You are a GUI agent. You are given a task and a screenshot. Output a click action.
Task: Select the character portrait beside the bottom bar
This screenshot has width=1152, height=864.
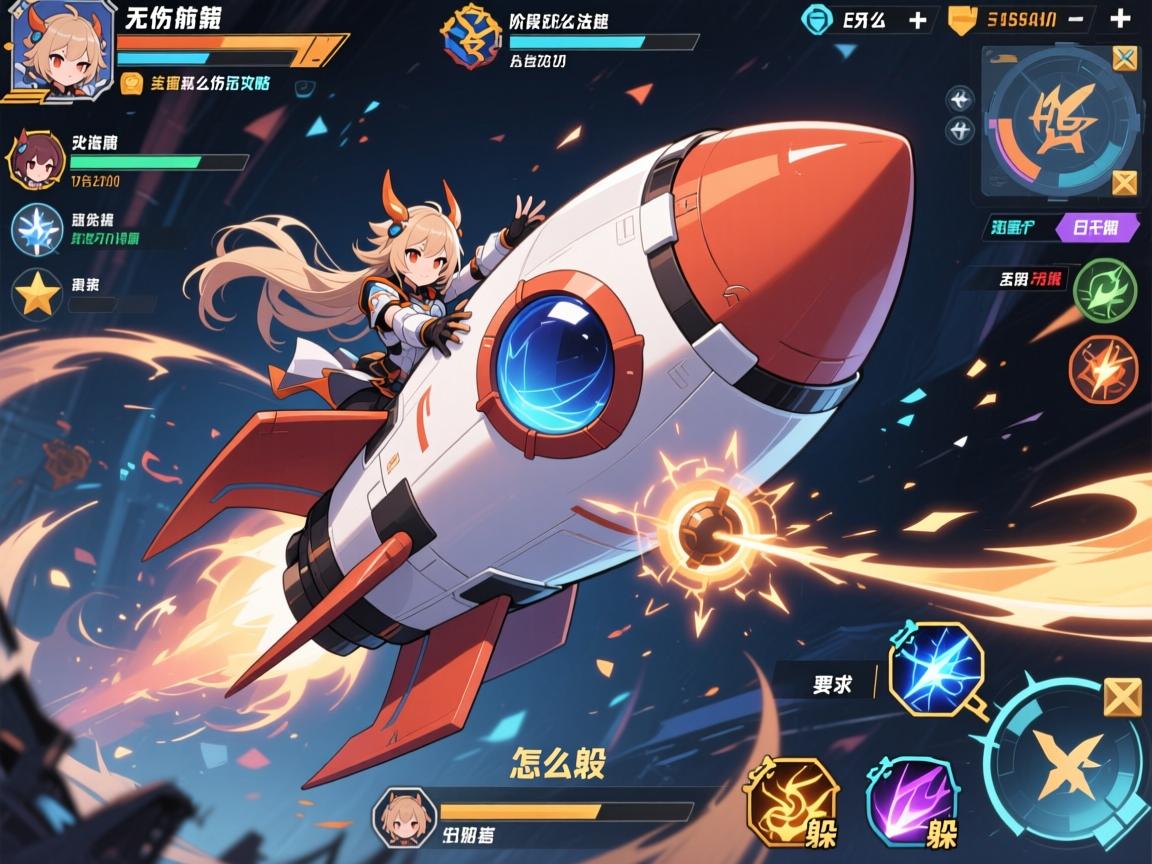(403, 817)
